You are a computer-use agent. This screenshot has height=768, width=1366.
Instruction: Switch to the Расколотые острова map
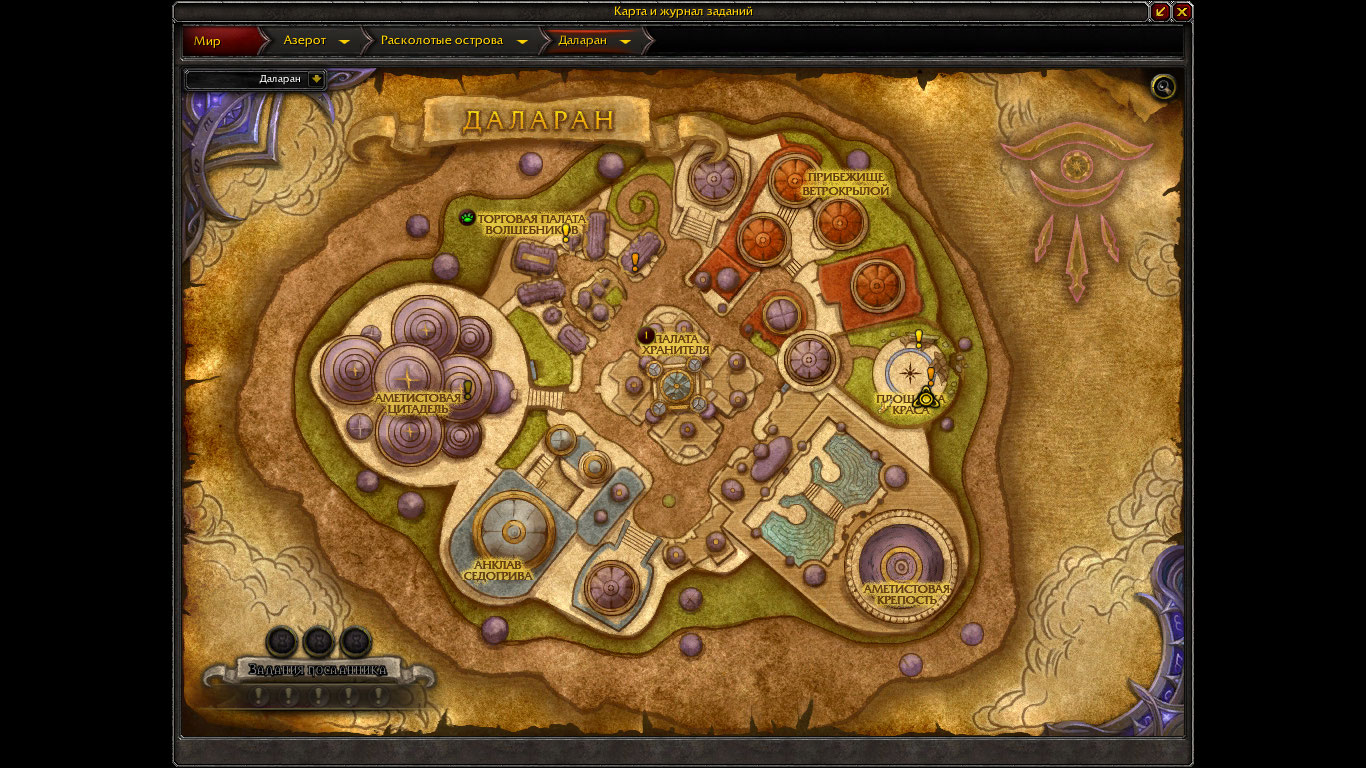[441, 41]
